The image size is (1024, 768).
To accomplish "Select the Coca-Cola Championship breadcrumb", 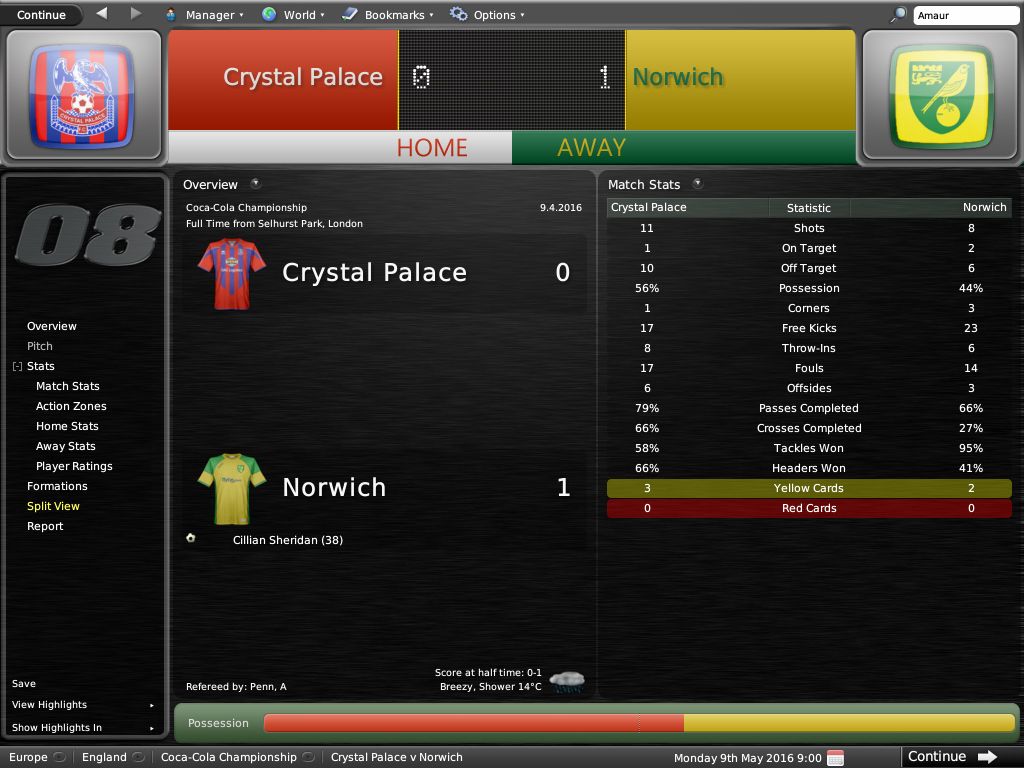I will click(x=229, y=757).
